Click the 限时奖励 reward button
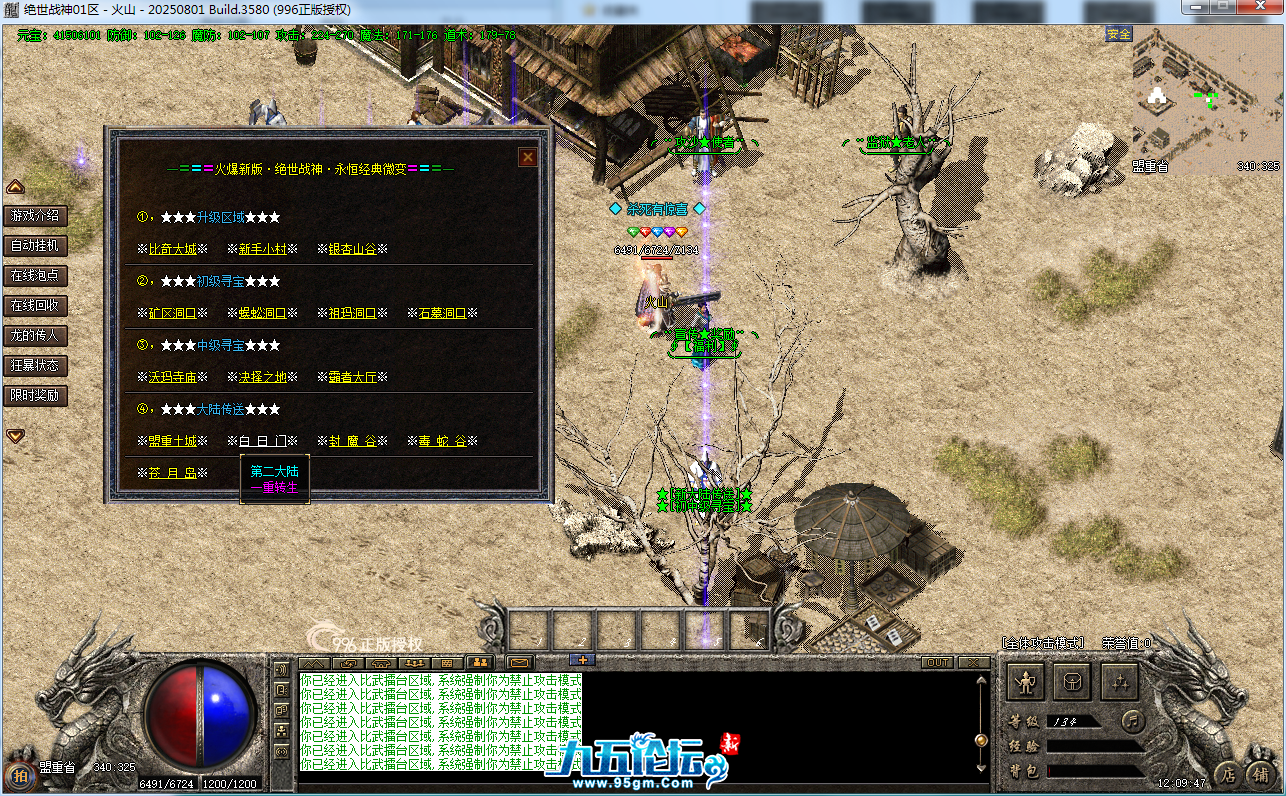Viewport: 1286px width, 796px height. 35,395
